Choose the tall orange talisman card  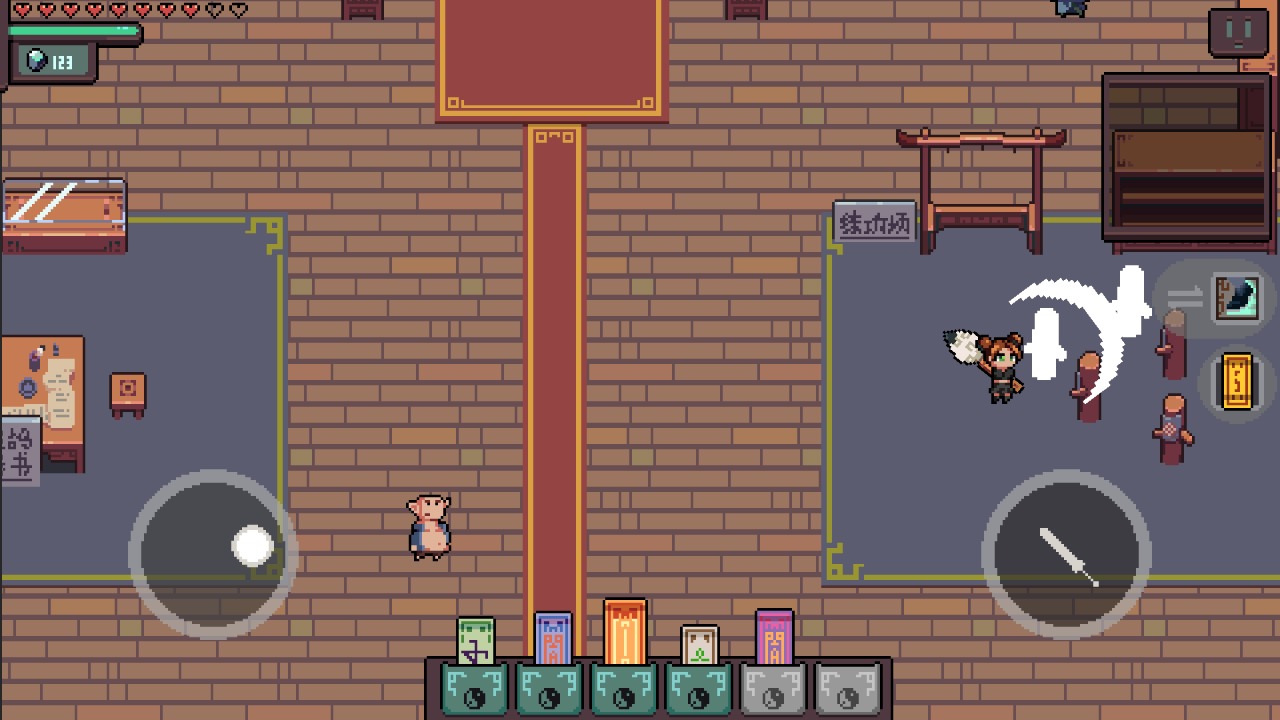[625, 632]
